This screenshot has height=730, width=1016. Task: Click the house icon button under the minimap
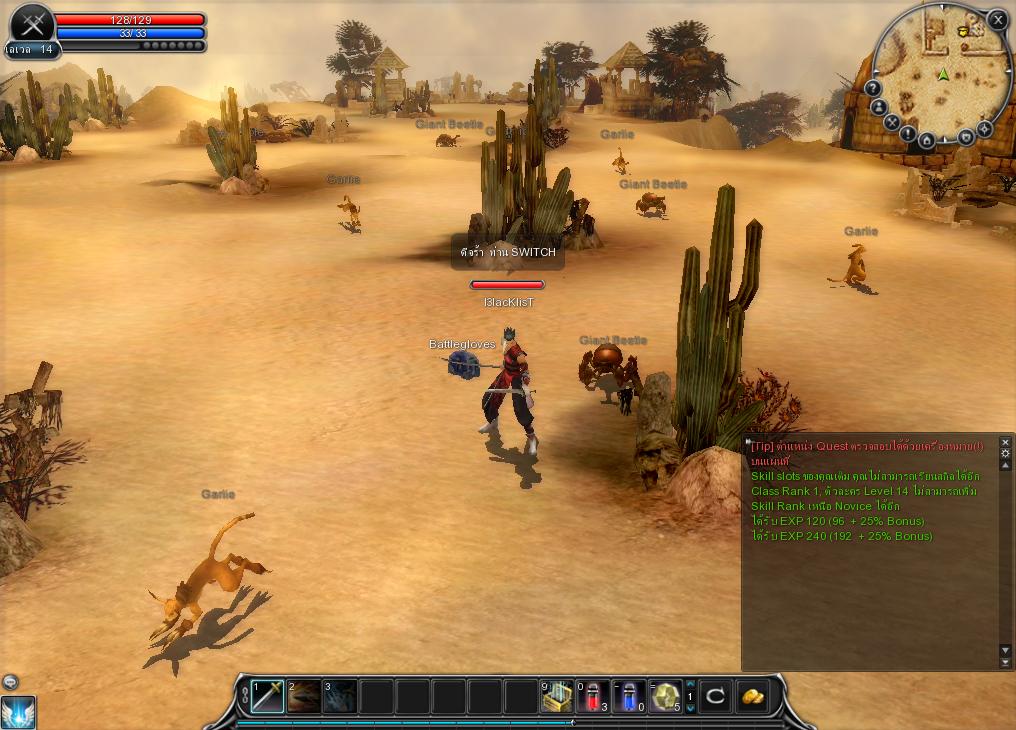coord(927,140)
